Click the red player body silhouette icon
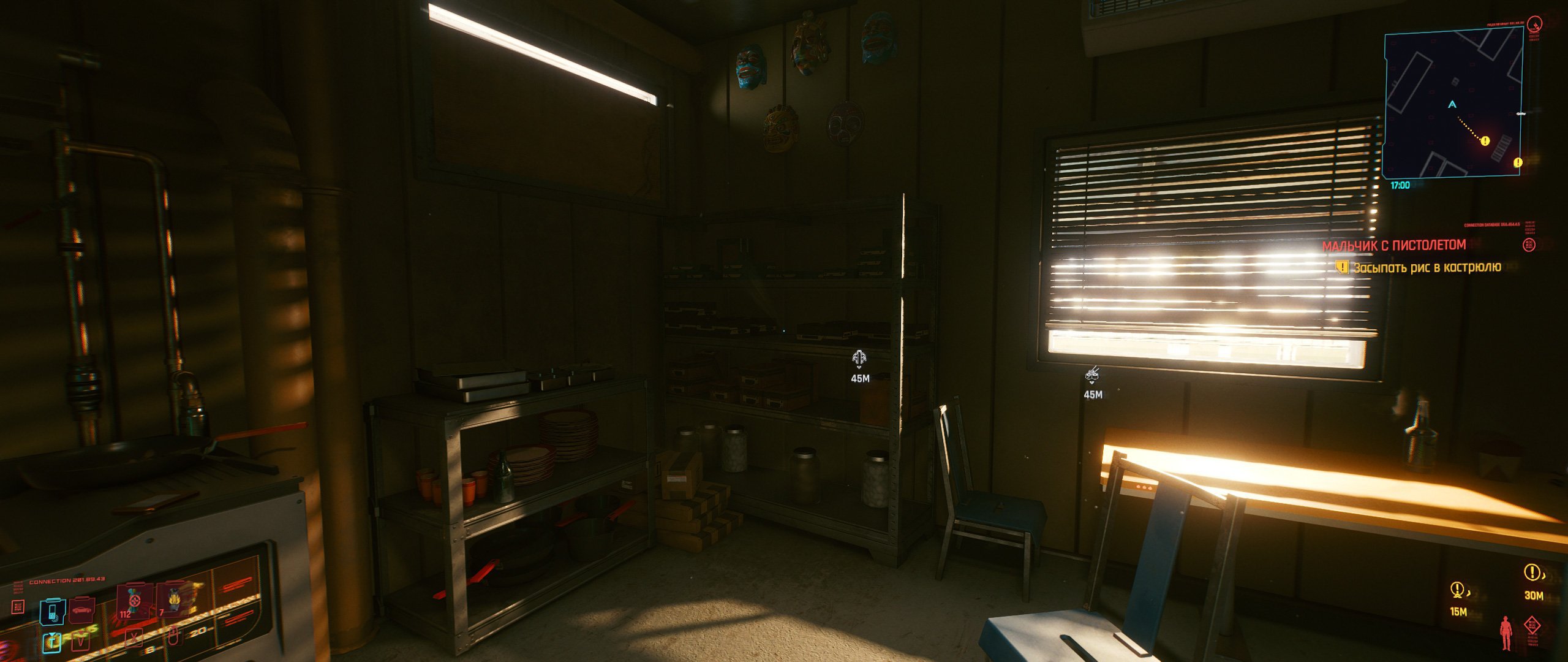 [x=1505, y=633]
